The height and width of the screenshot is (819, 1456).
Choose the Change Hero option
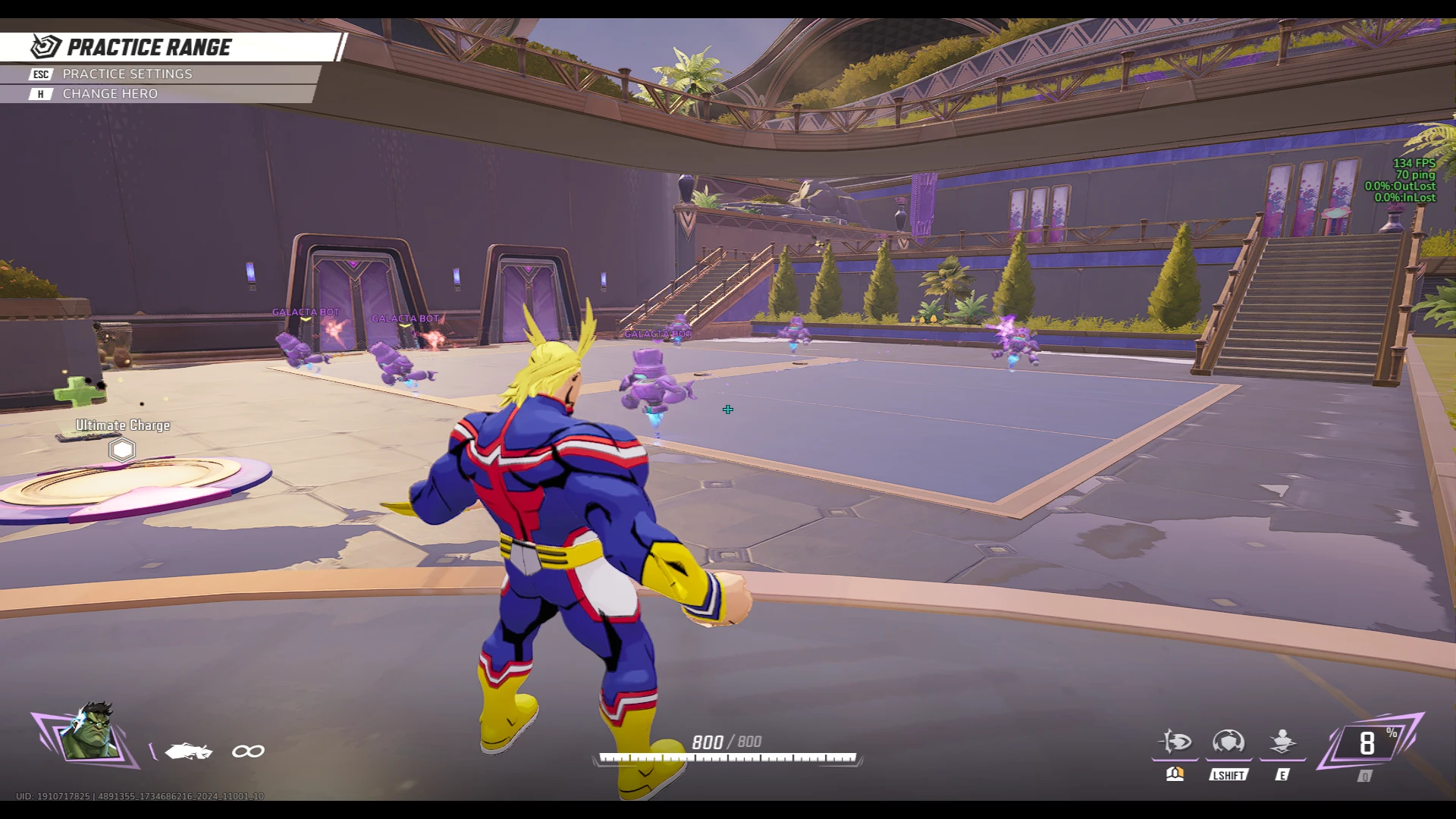(110, 94)
